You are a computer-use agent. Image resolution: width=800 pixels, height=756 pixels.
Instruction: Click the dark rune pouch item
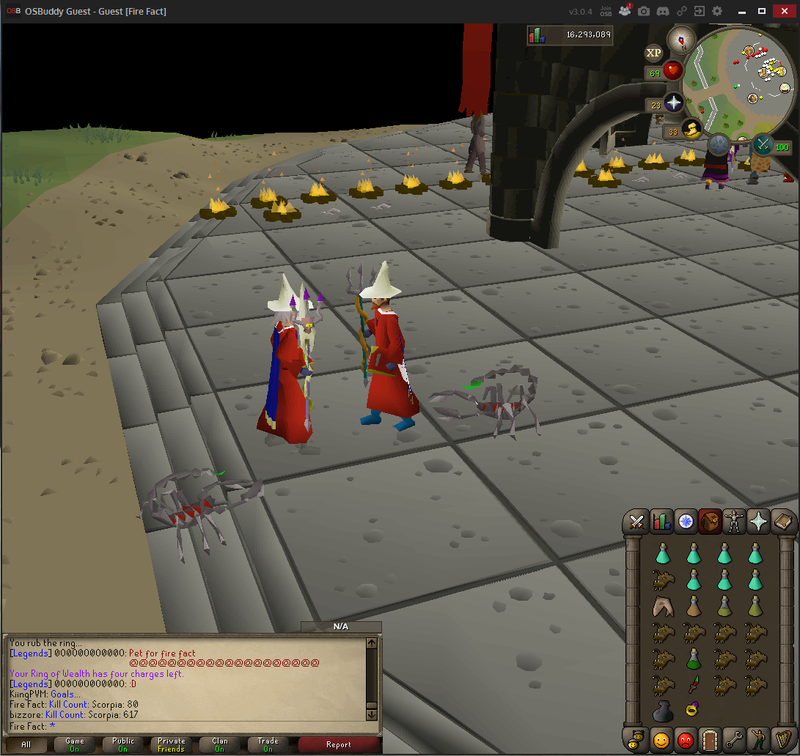pos(660,710)
